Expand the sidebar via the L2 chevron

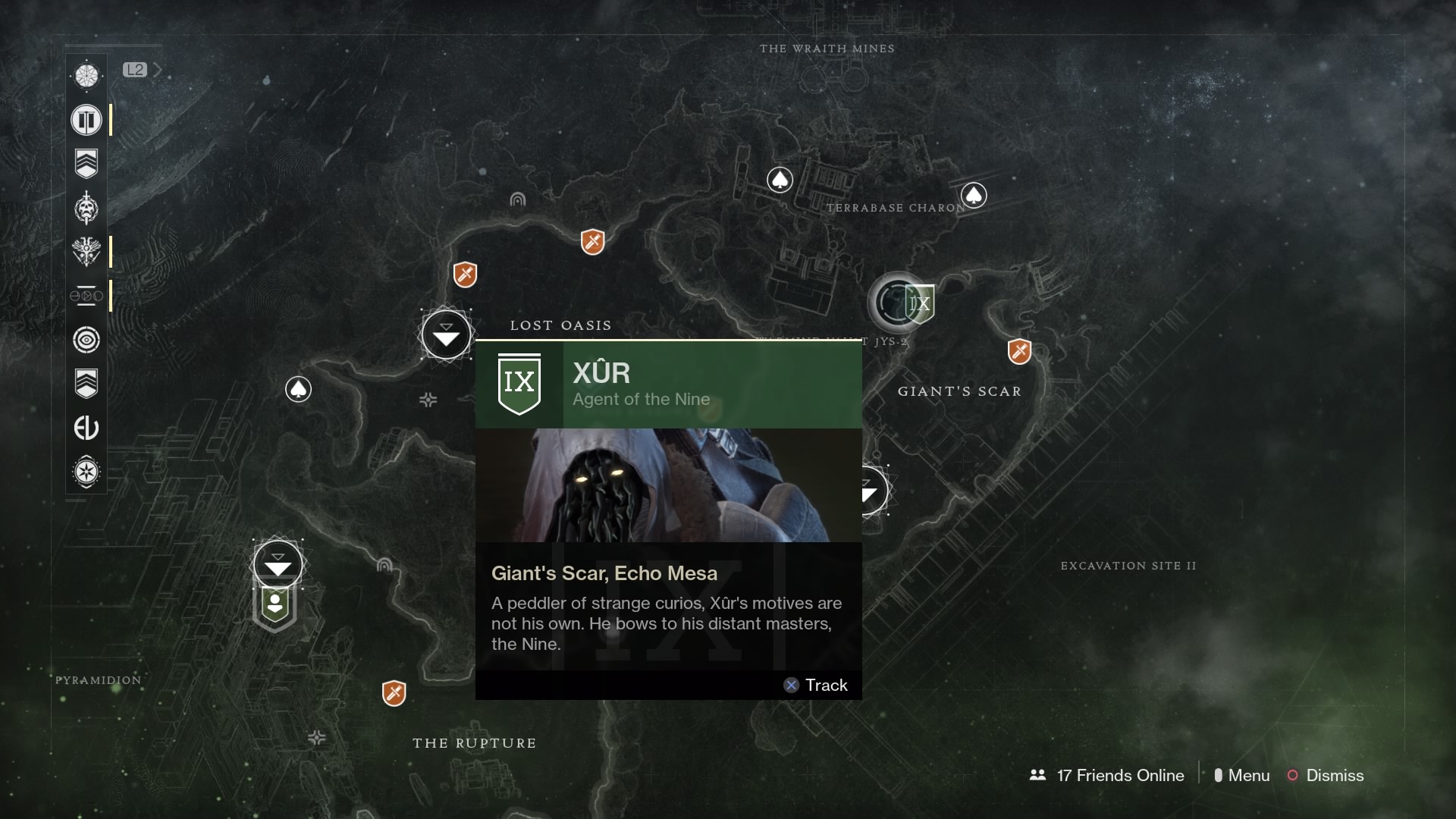click(x=157, y=69)
